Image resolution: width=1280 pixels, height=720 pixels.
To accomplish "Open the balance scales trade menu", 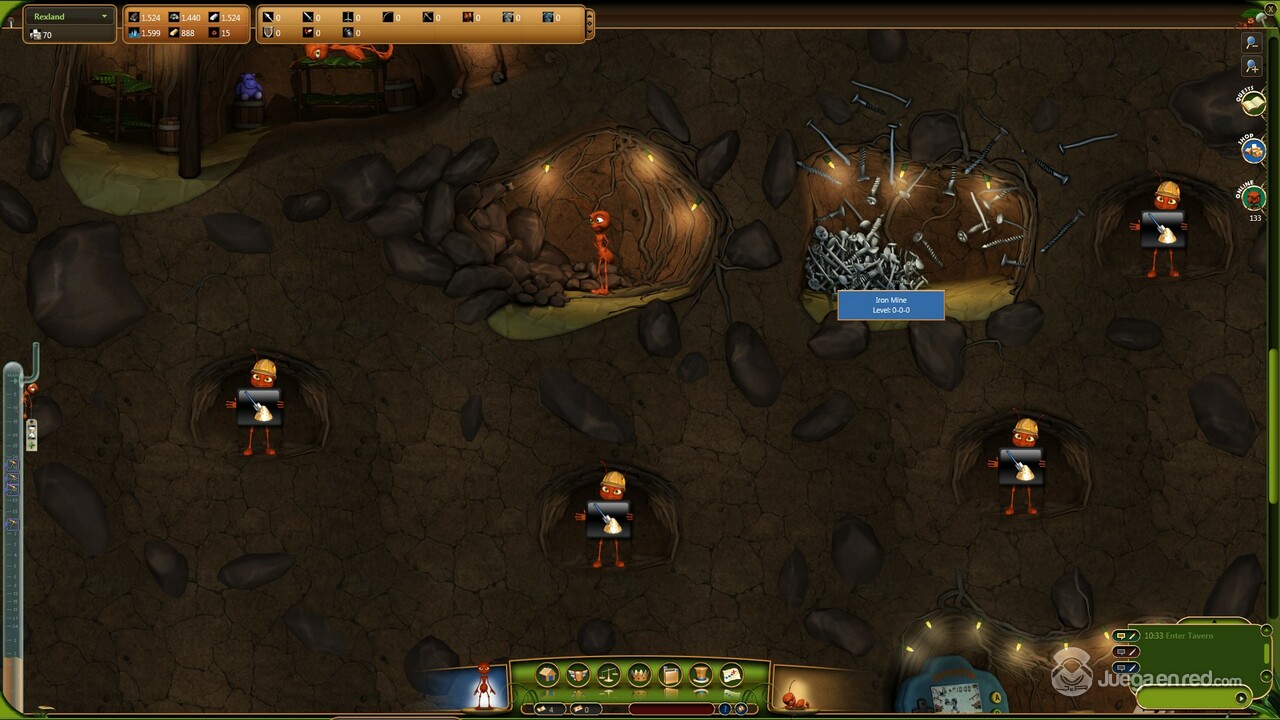I will [x=608, y=676].
